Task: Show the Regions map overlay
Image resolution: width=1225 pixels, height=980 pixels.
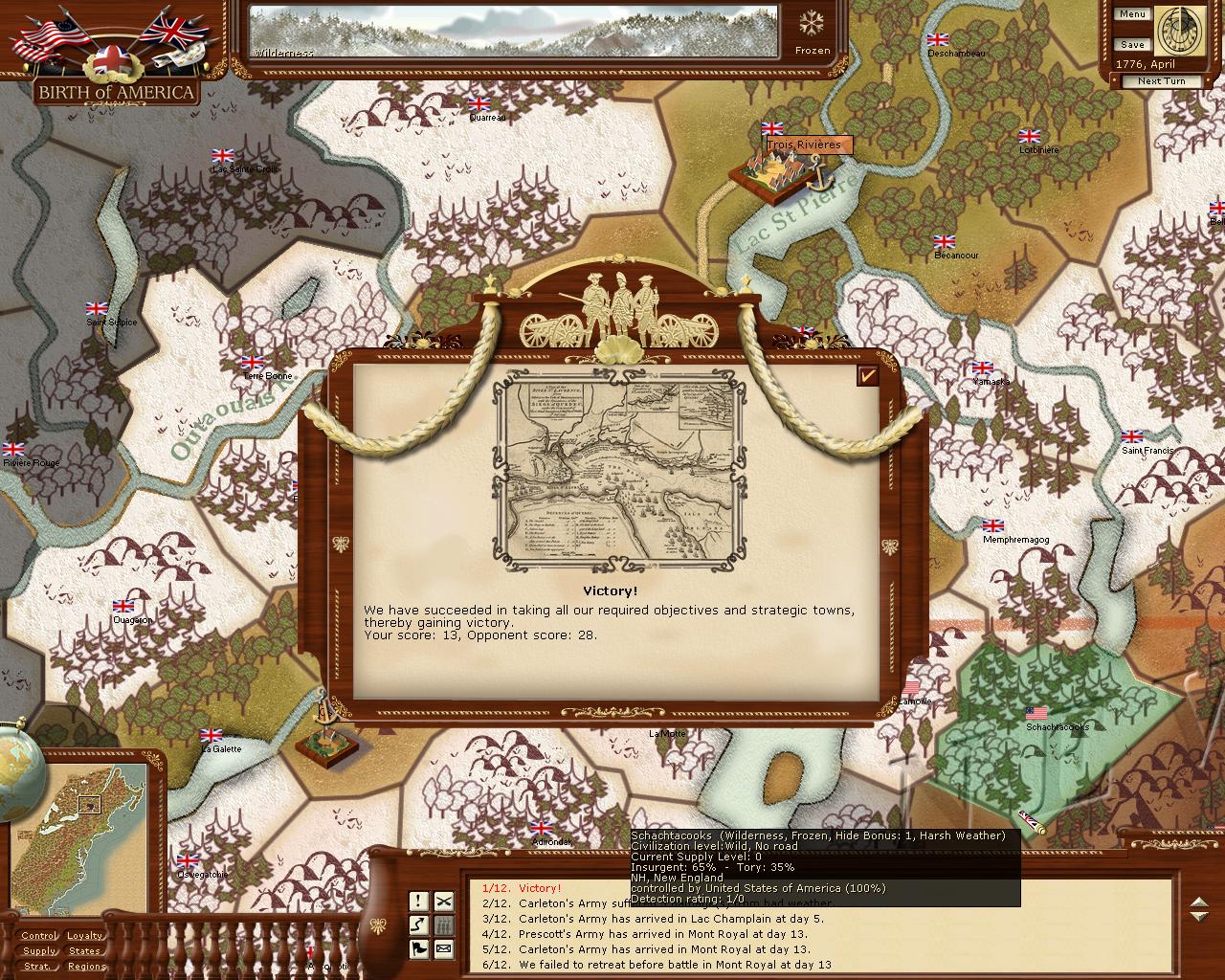Action: pyautogui.click(x=87, y=967)
